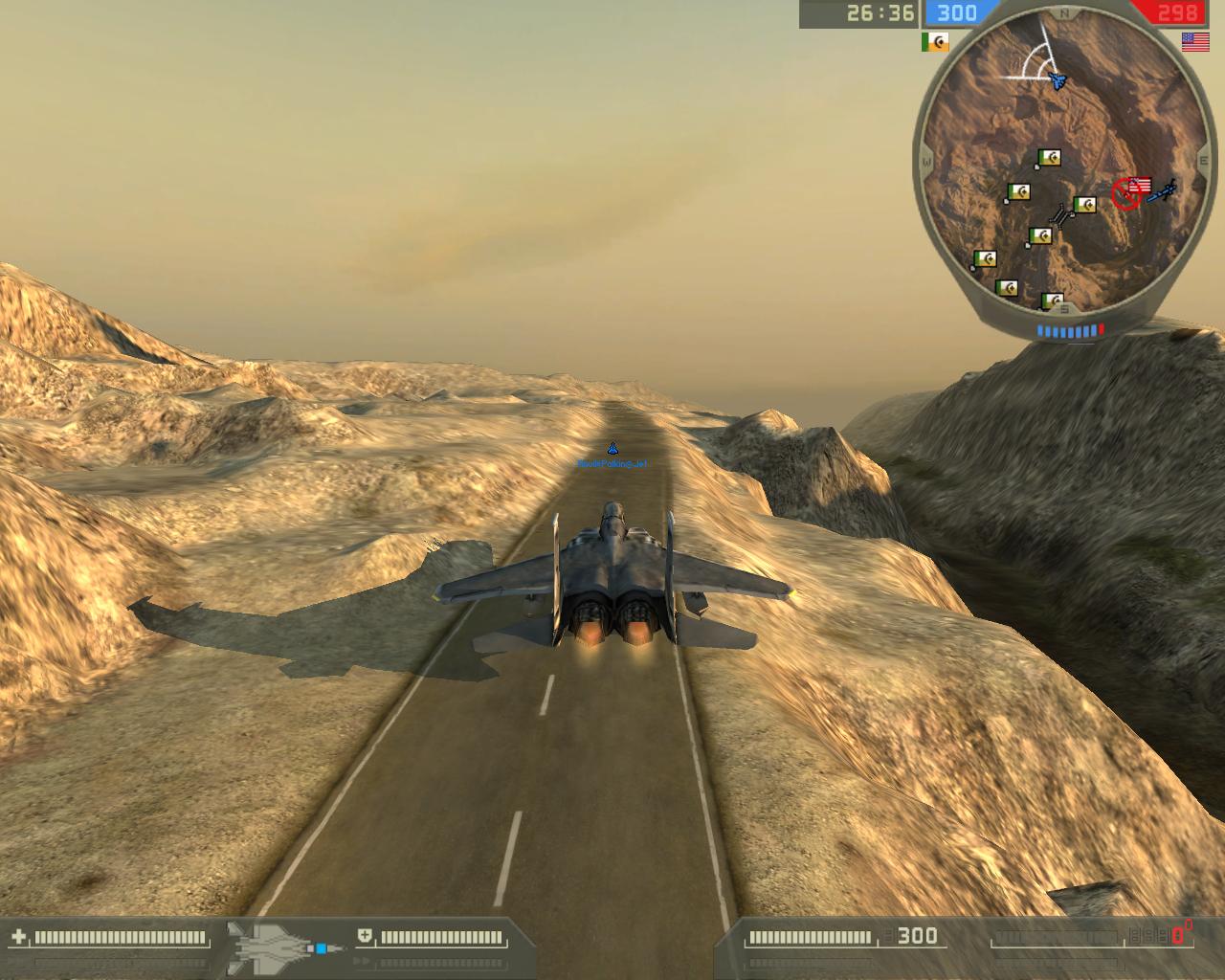This screenshot has height=980, width=1225.
Task: Select the blue helicopter marker on minimap
Action: (x=1162, y=192)
